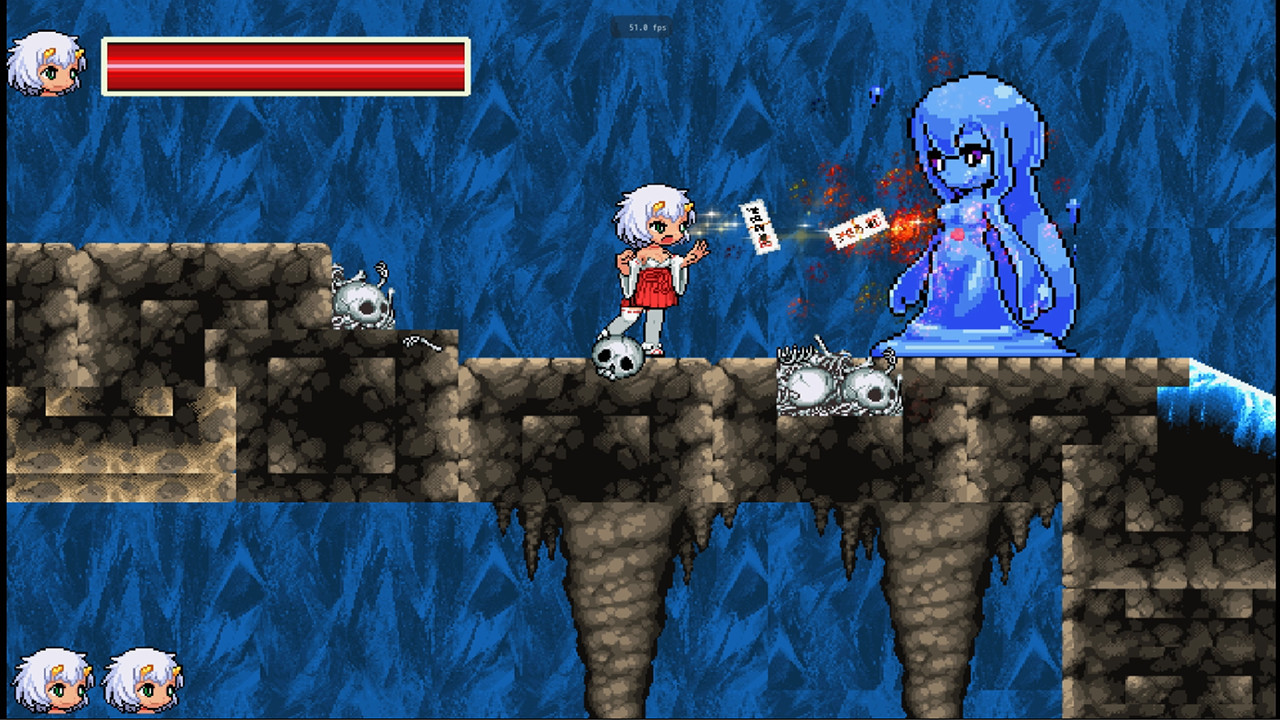This screenshot has height=720, width=1280.
Task: Click the boss health bar at the top
Action: tap(285, 62)
